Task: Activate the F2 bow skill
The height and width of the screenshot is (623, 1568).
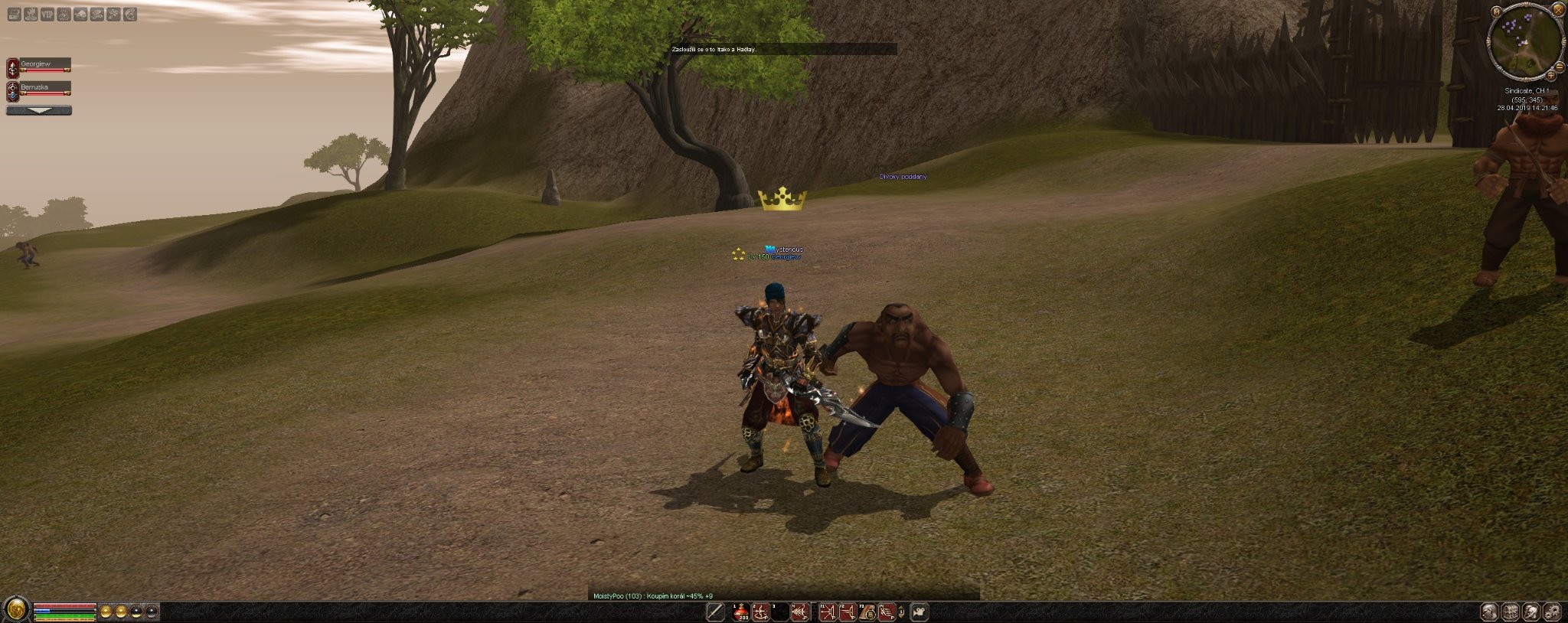Action: 848,612
